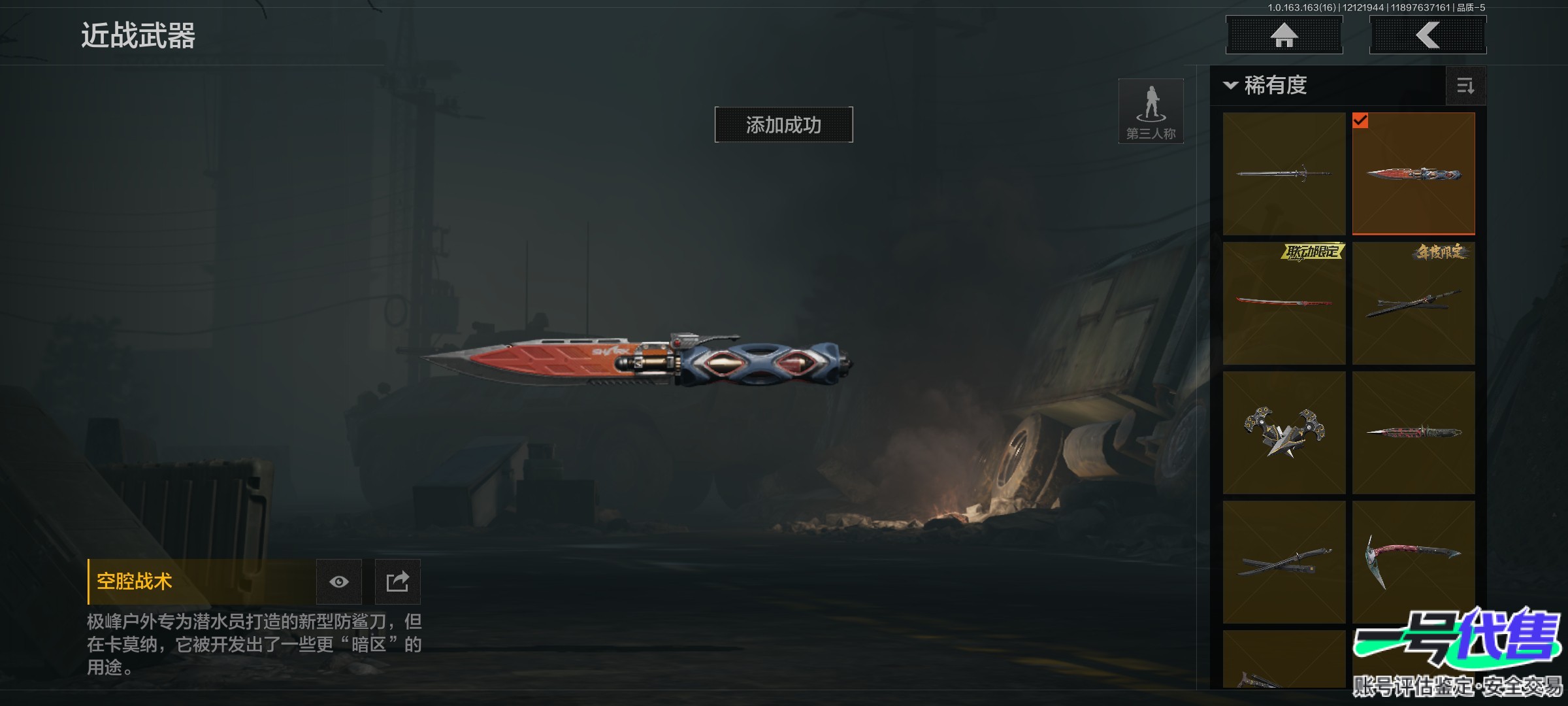Toggle the sort order icon
Image resolution: width=1568 pixels, height=706 pixels.
(x=1465, y=86)
